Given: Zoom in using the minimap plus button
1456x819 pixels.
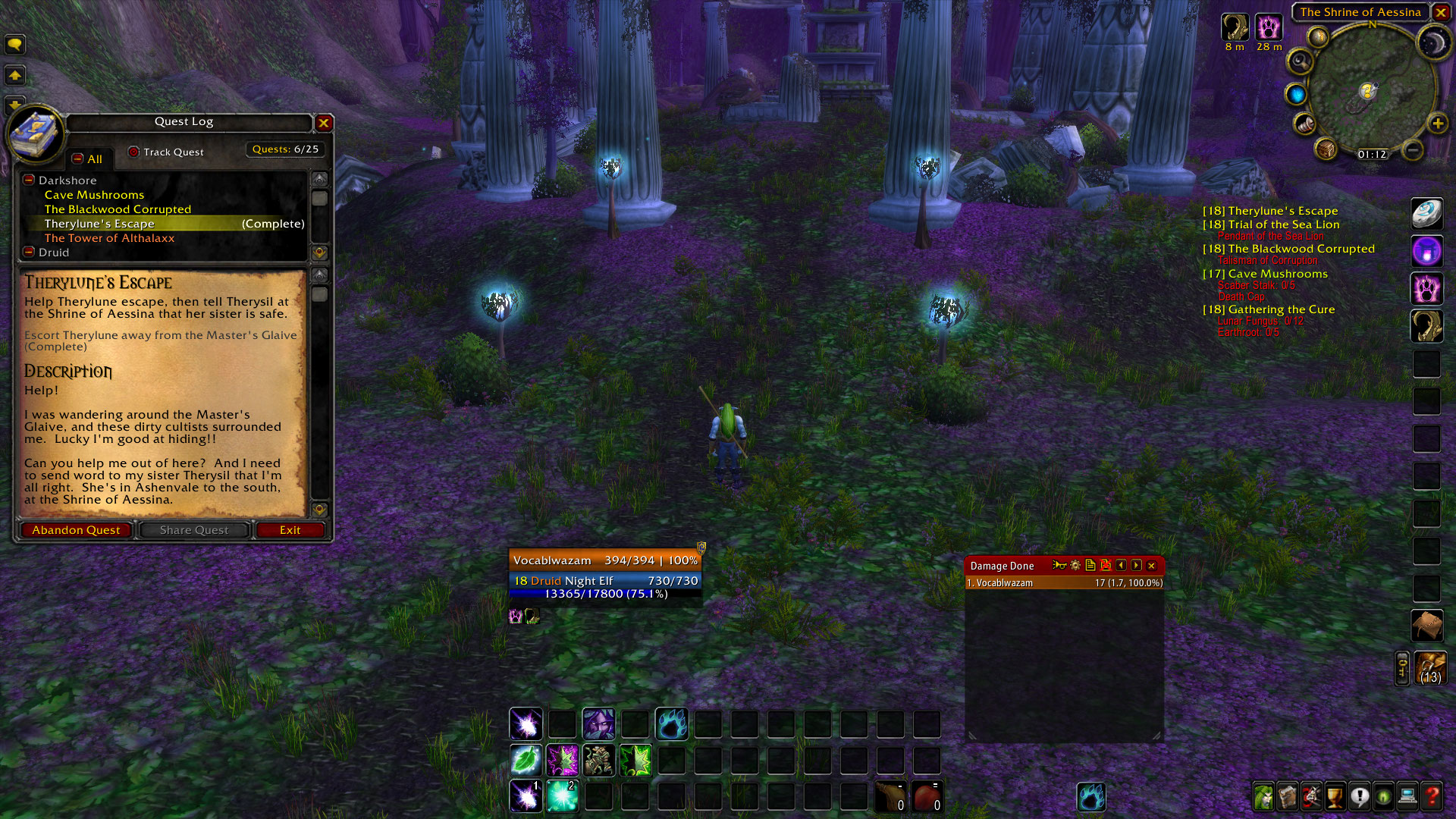Looking at the screenshot, I should (1437, 124).
